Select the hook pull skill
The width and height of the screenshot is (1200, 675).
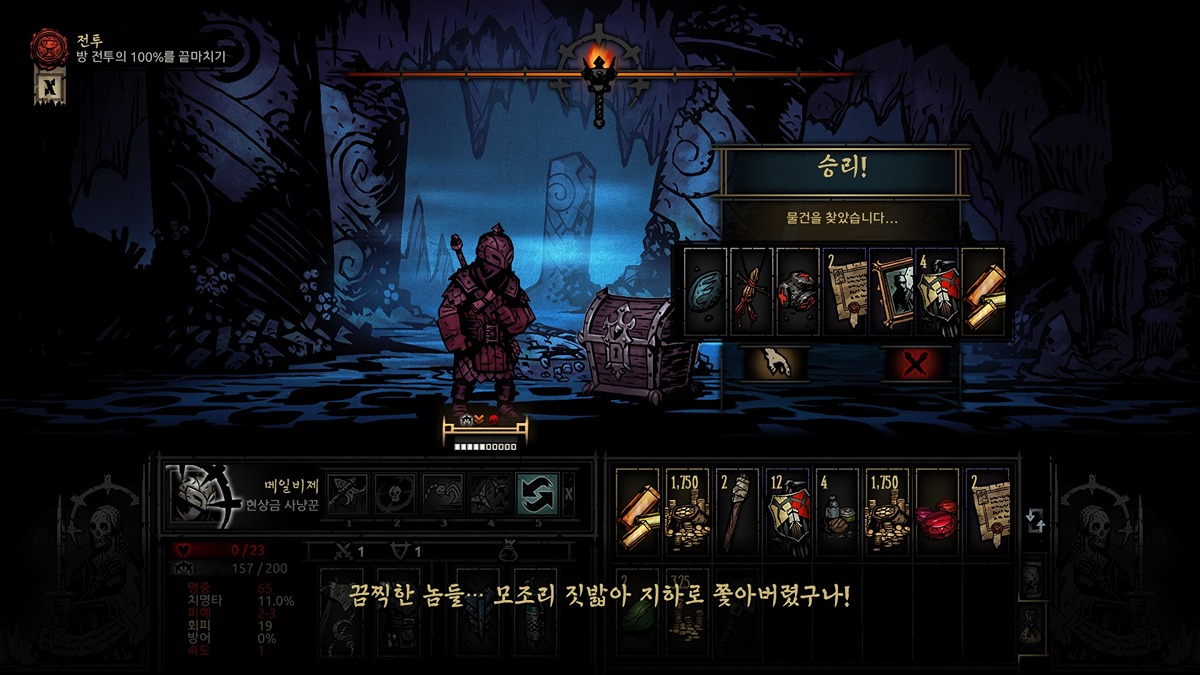441,494
